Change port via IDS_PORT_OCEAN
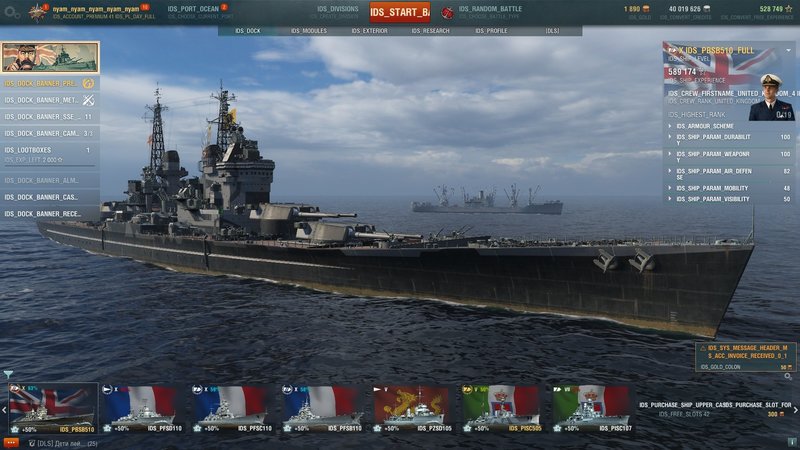The width and height of the screenshot is (800, 450). pos(200,12)
